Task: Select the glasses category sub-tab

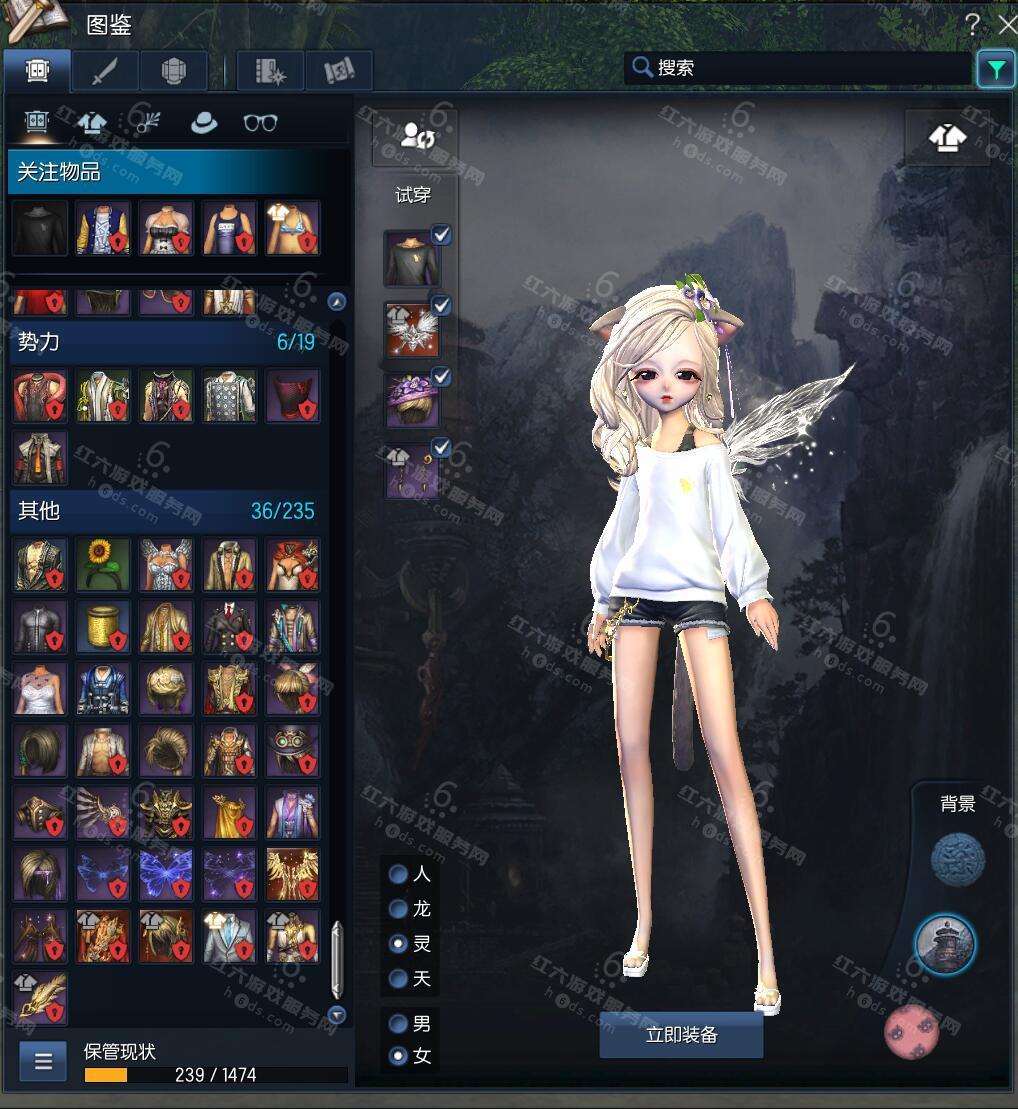Action: click(x=260, y=123)
